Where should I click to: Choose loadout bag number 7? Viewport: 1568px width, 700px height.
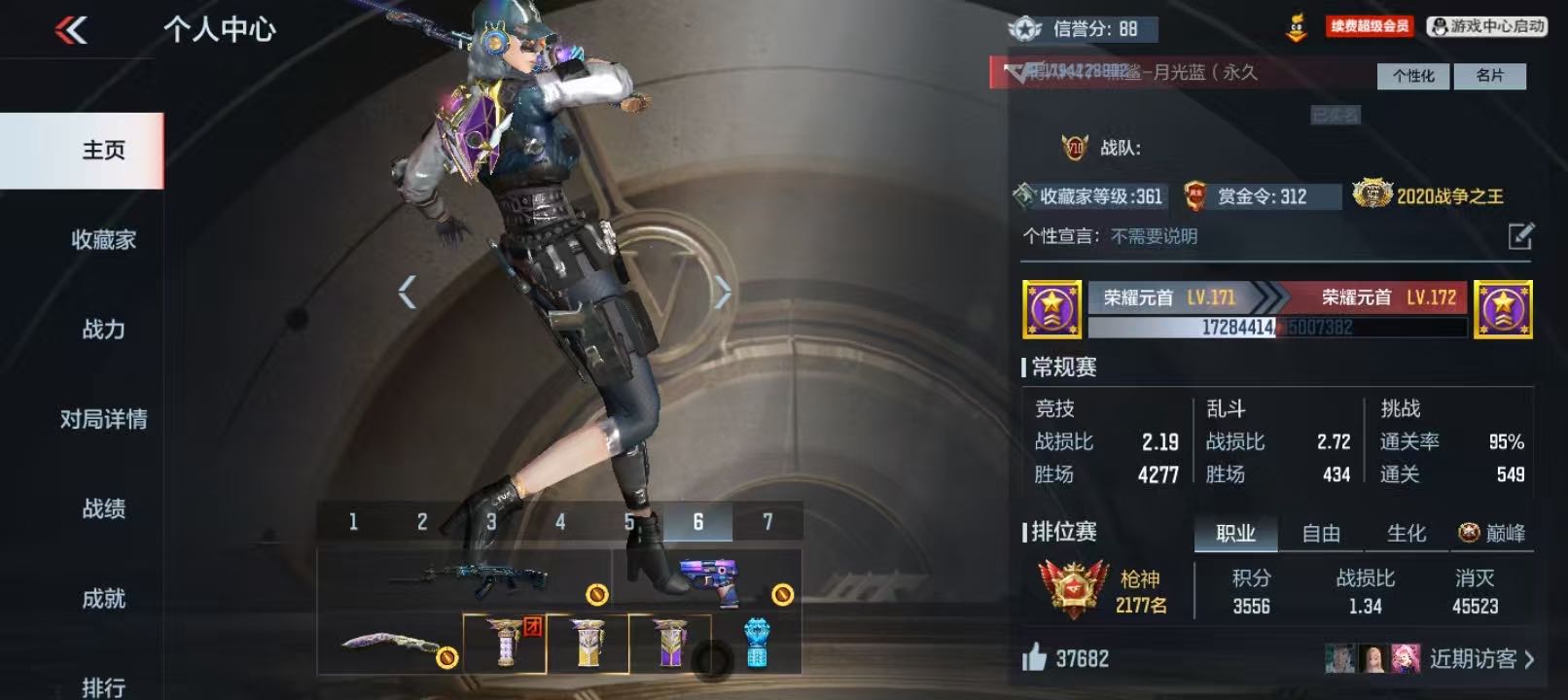coord(767,522)
